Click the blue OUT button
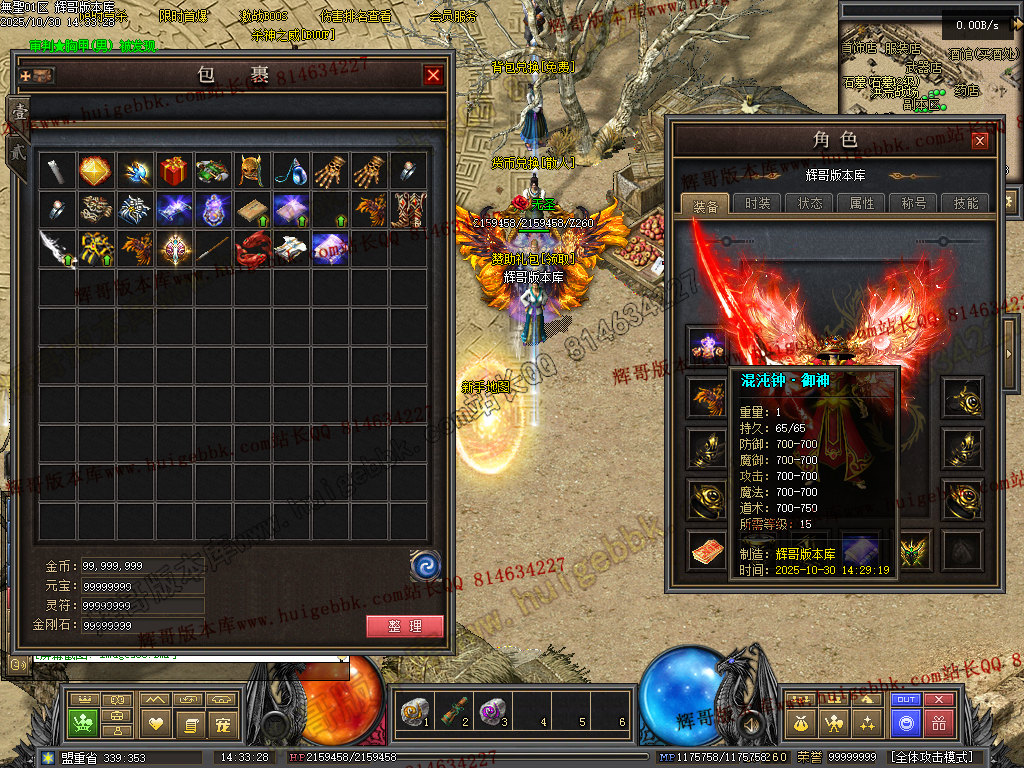 click(906, 700)
